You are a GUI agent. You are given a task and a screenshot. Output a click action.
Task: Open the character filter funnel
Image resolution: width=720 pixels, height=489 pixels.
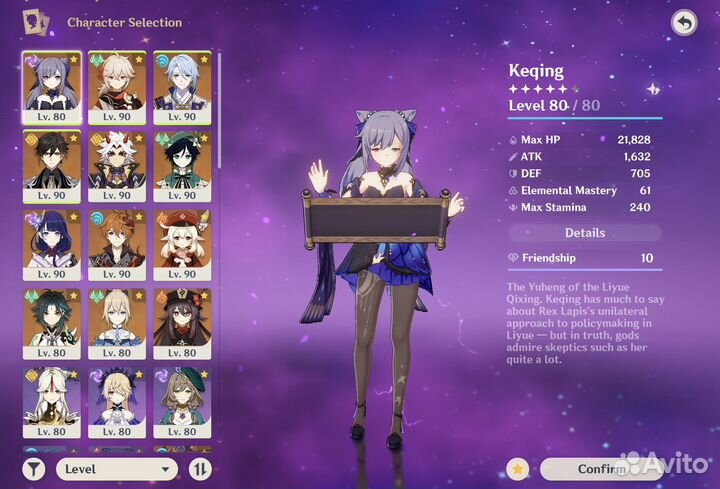[x=34, y=468]
